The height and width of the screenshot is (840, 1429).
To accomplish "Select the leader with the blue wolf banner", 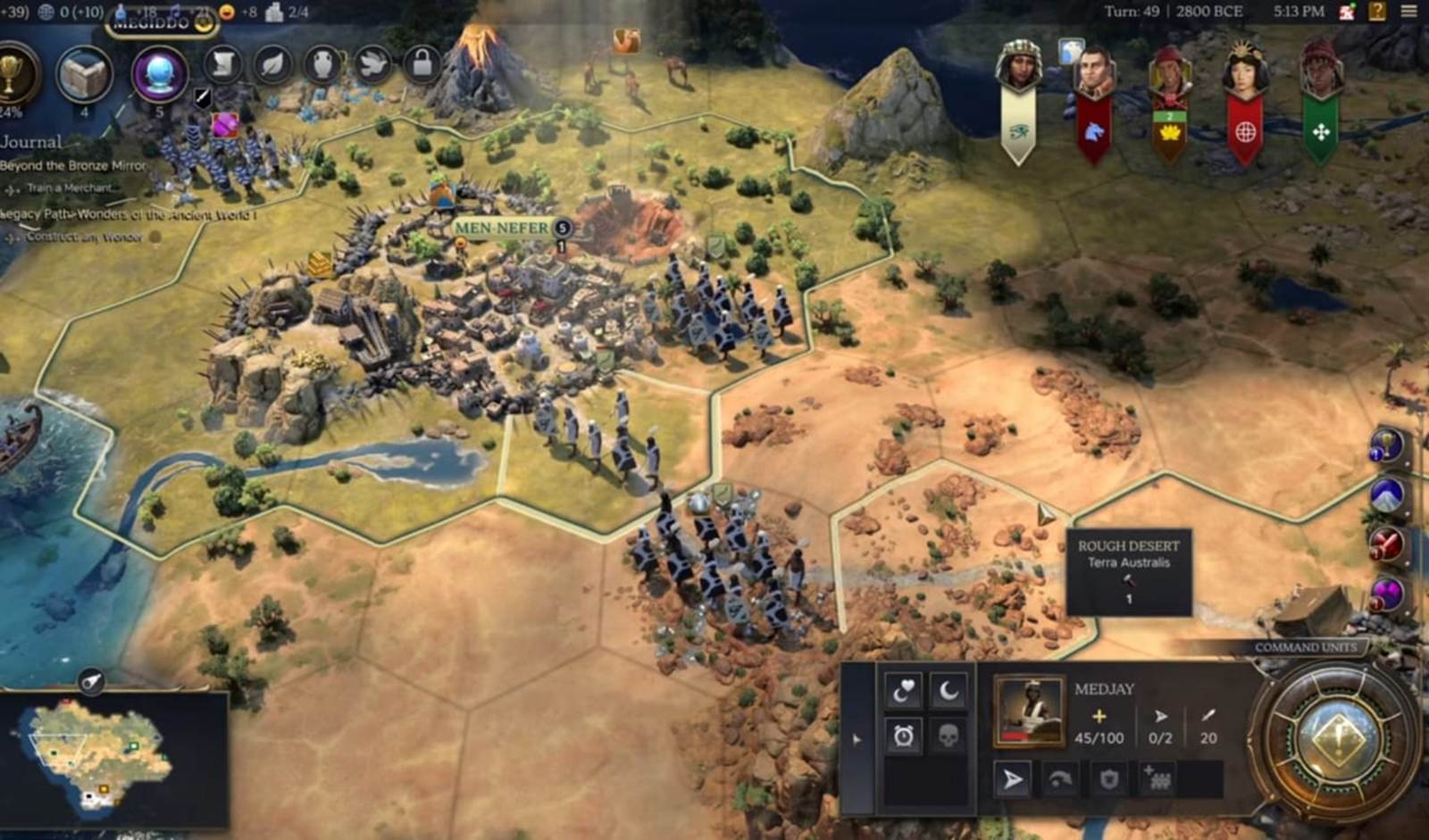I will pyautogui.click(x=1094, y=73).
